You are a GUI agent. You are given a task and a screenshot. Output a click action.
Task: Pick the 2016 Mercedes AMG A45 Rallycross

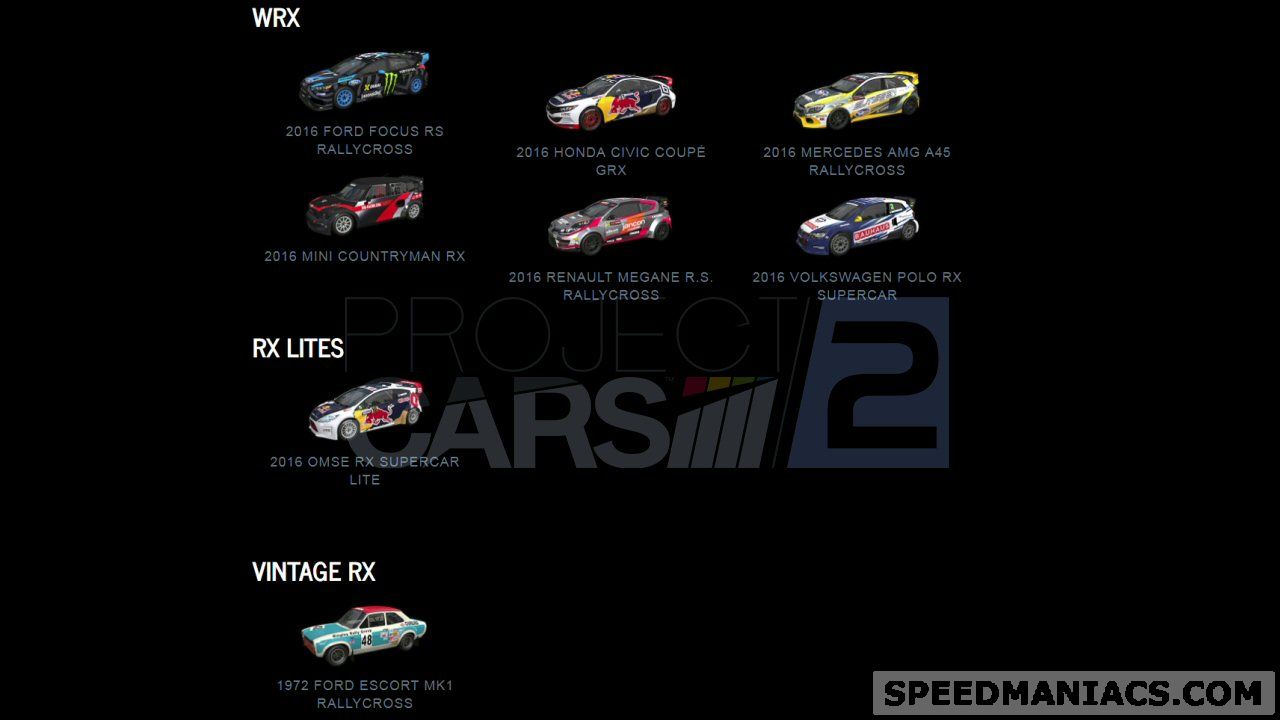856,100
